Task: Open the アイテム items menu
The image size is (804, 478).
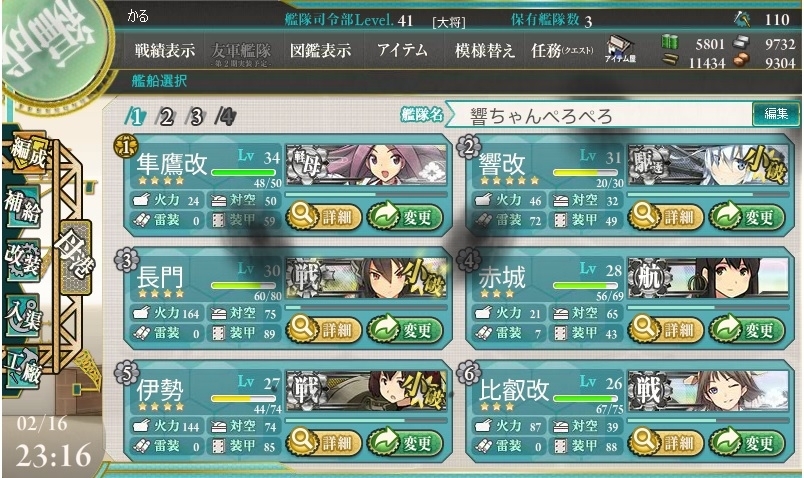Action: click(404, 51)
